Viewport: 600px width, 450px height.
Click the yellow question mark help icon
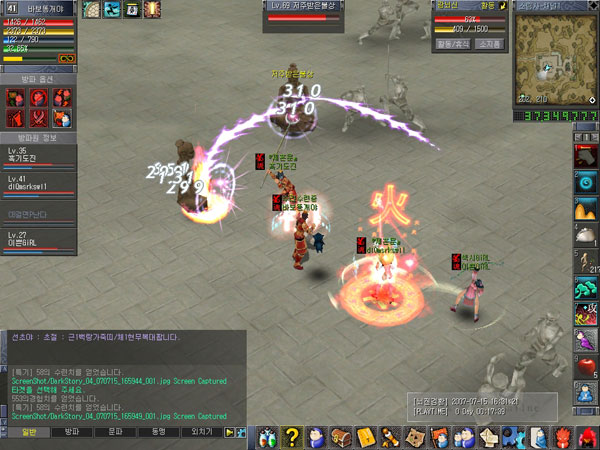291,436
